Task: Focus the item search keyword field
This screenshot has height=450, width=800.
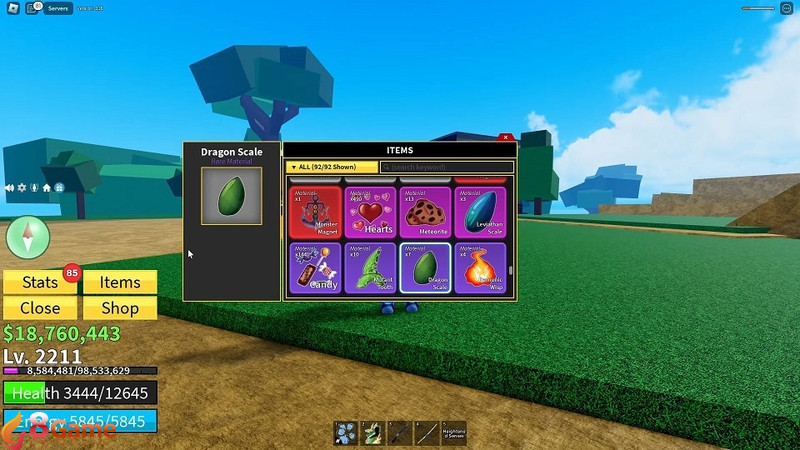Action: pyautogui.click(x=447, y=167)
